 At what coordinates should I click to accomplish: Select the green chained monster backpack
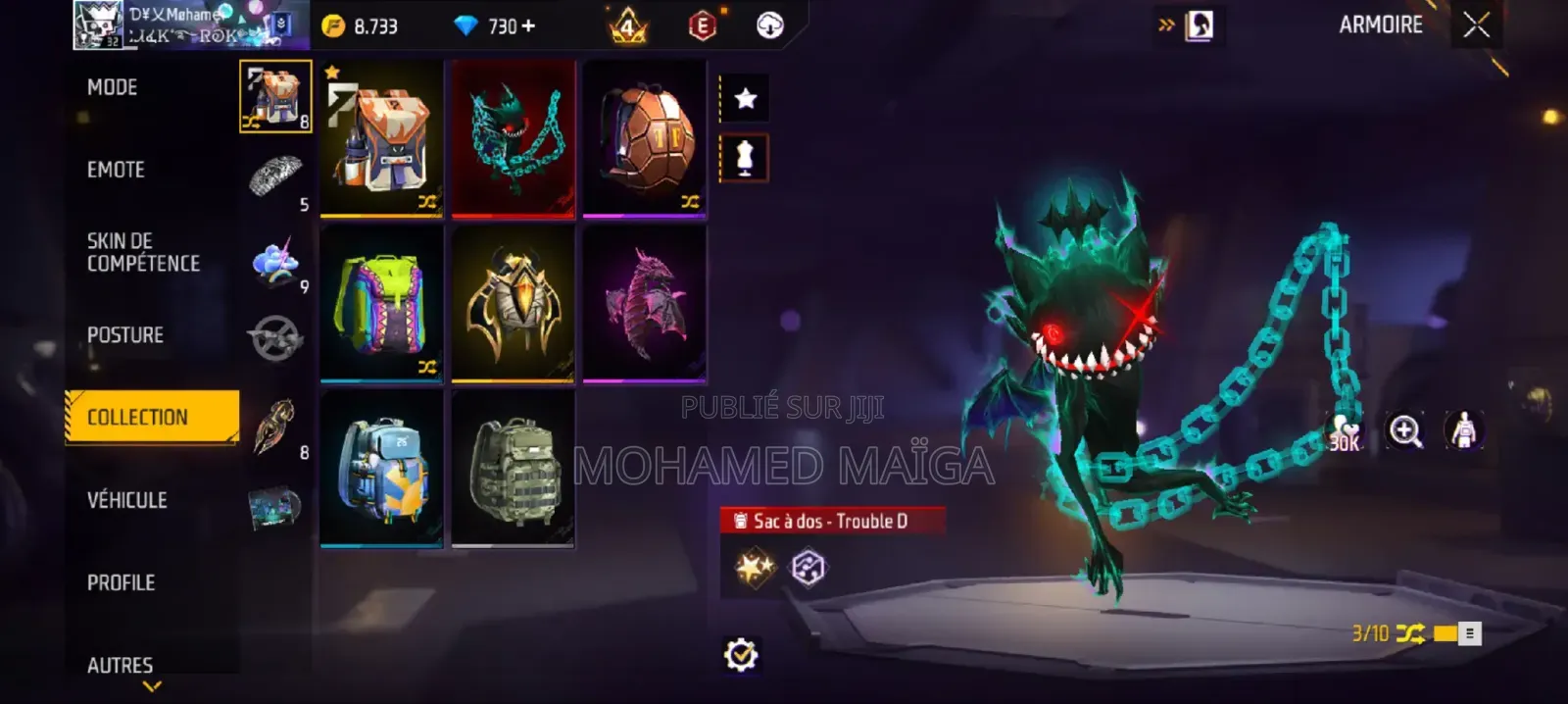coord(514,137)
